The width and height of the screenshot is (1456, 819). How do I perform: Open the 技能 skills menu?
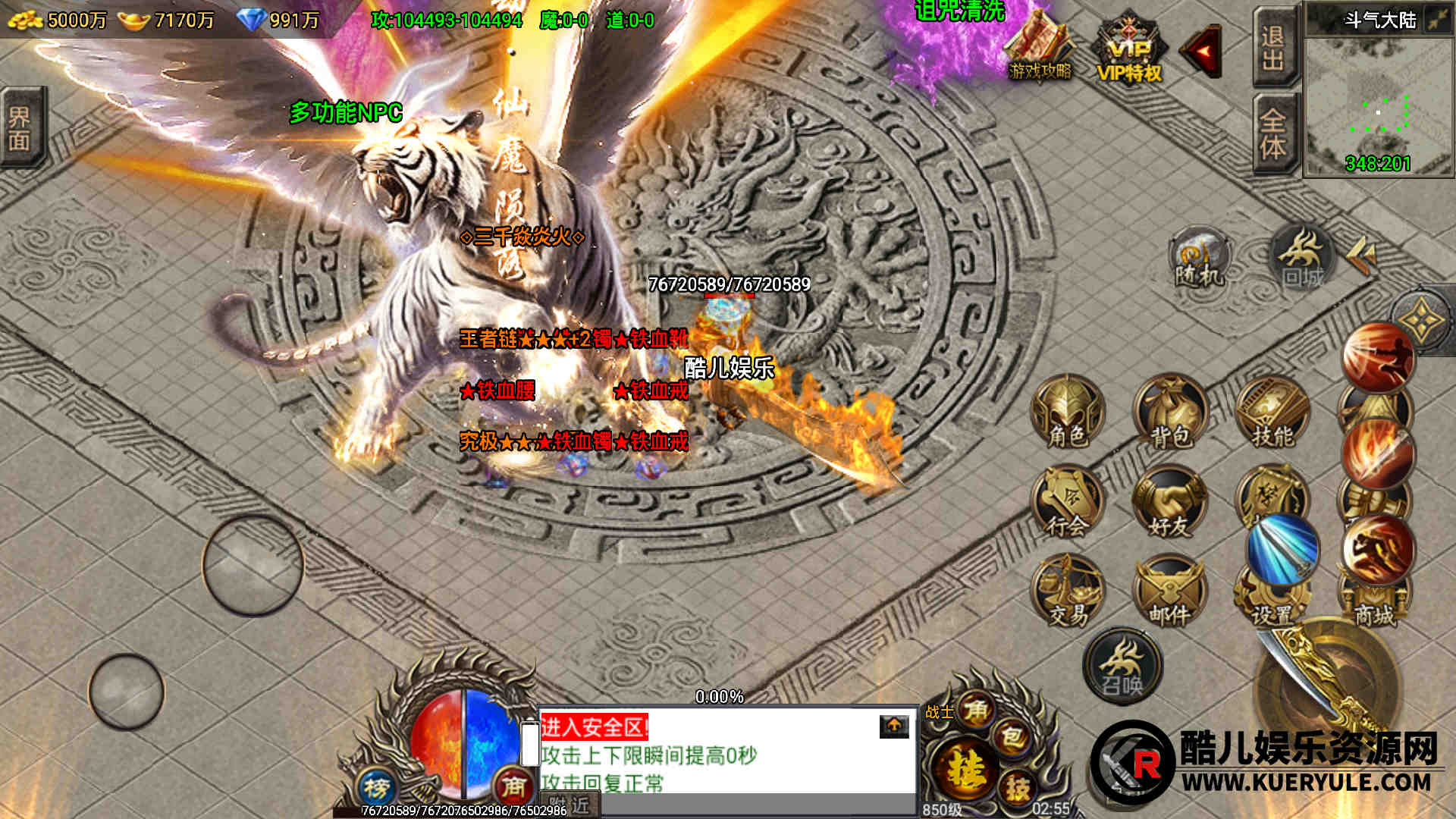pyautogui.click(x=1272, y=413)
